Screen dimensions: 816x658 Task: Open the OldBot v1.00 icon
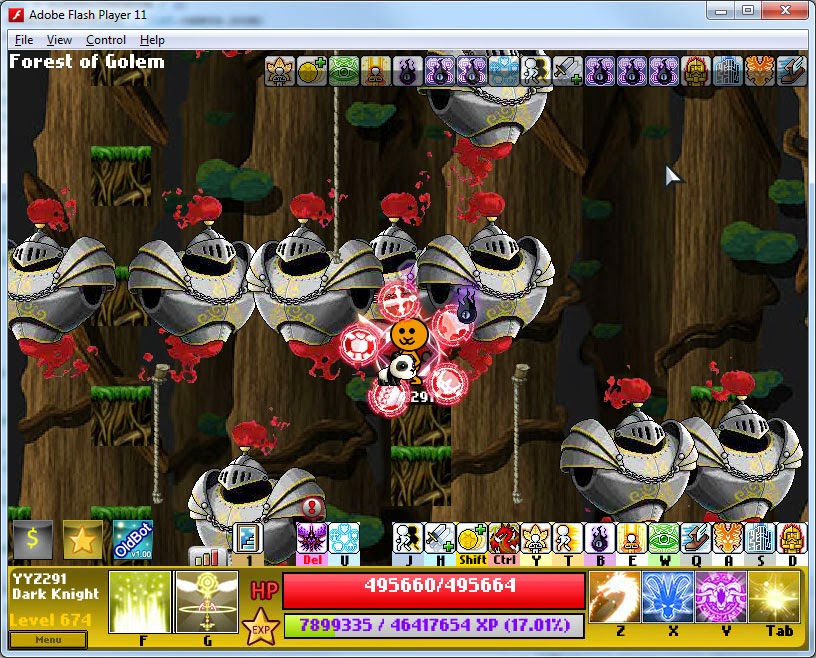pyautogui.click(x=132, y=540)
